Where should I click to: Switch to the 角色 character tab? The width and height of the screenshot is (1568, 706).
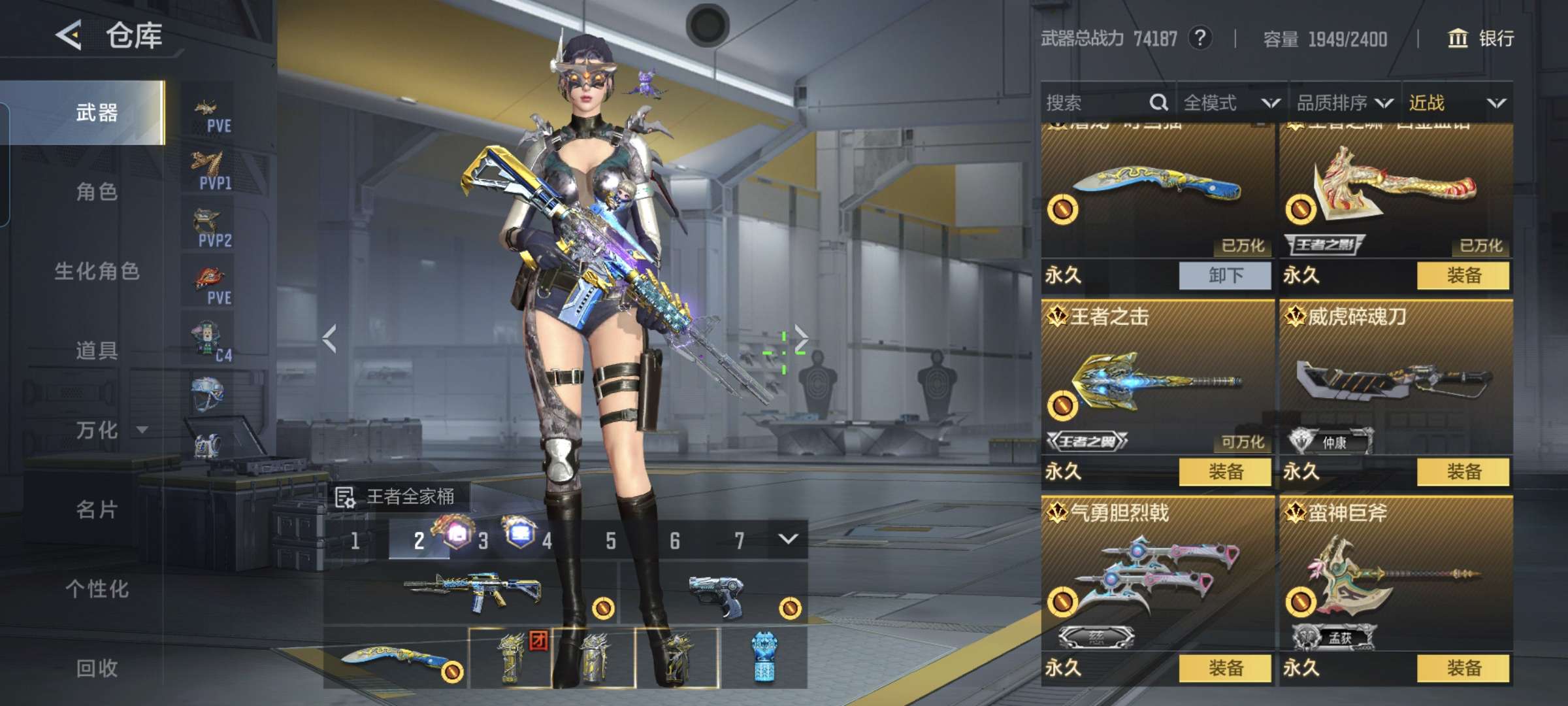97,192
